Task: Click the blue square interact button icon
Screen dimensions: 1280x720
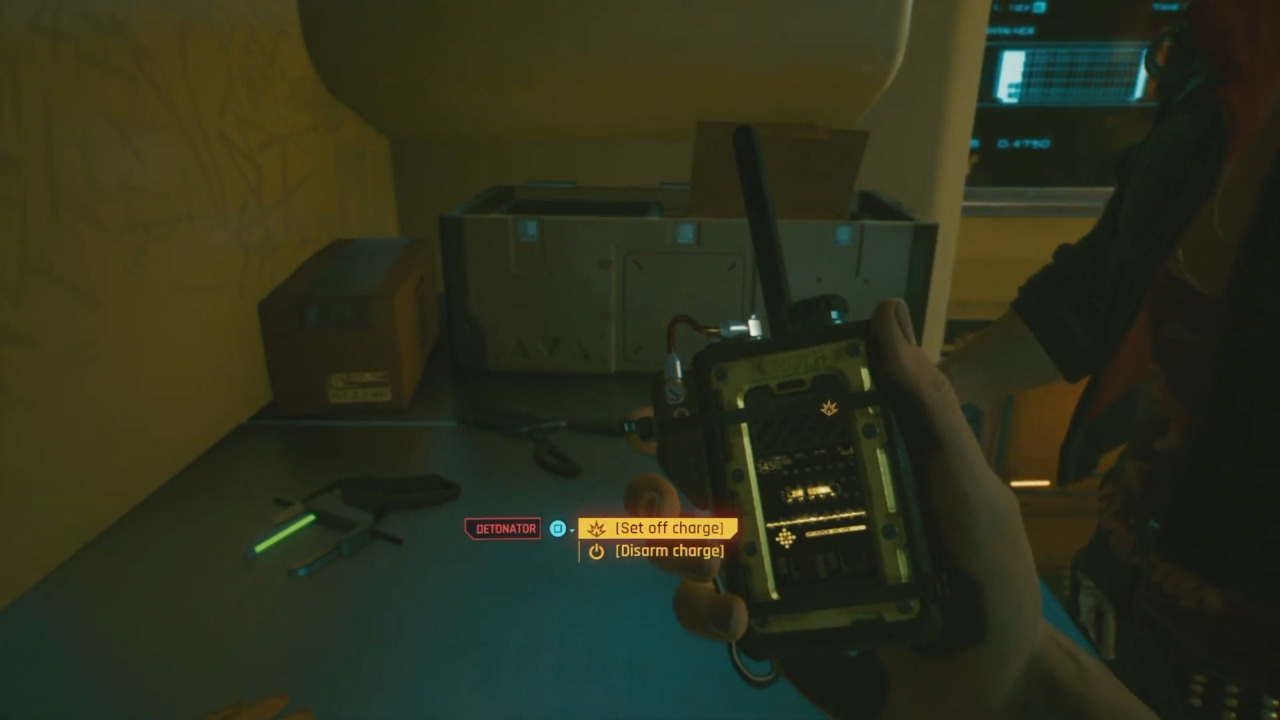Action: pyautogui.click(x=557, y=528)
